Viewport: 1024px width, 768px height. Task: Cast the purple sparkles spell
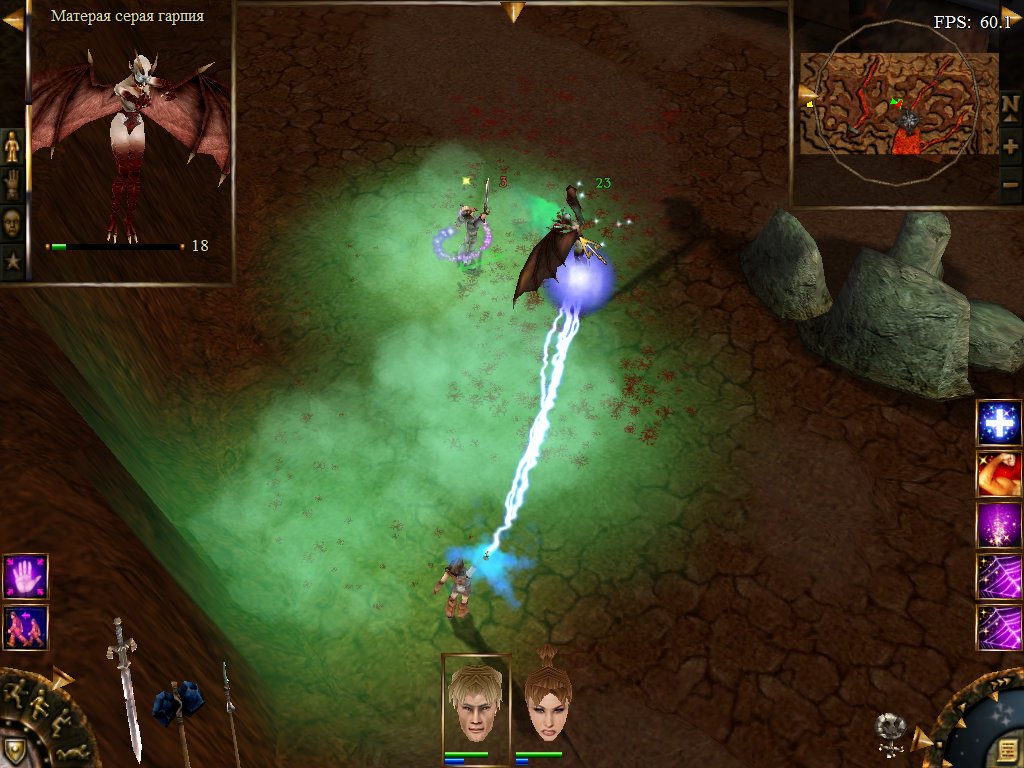point(999,525)
